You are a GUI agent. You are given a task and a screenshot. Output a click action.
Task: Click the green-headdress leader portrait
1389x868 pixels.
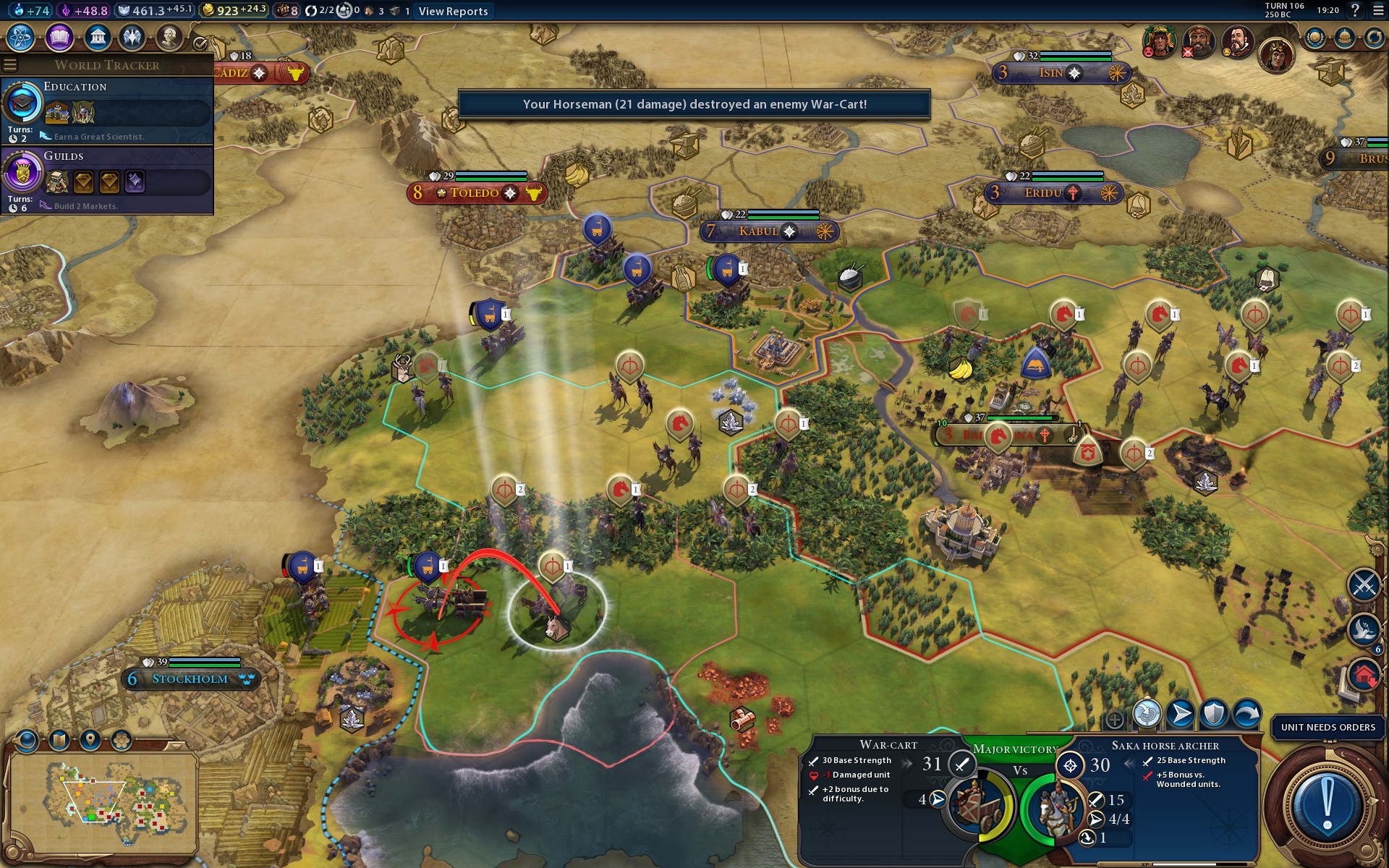1157,41
